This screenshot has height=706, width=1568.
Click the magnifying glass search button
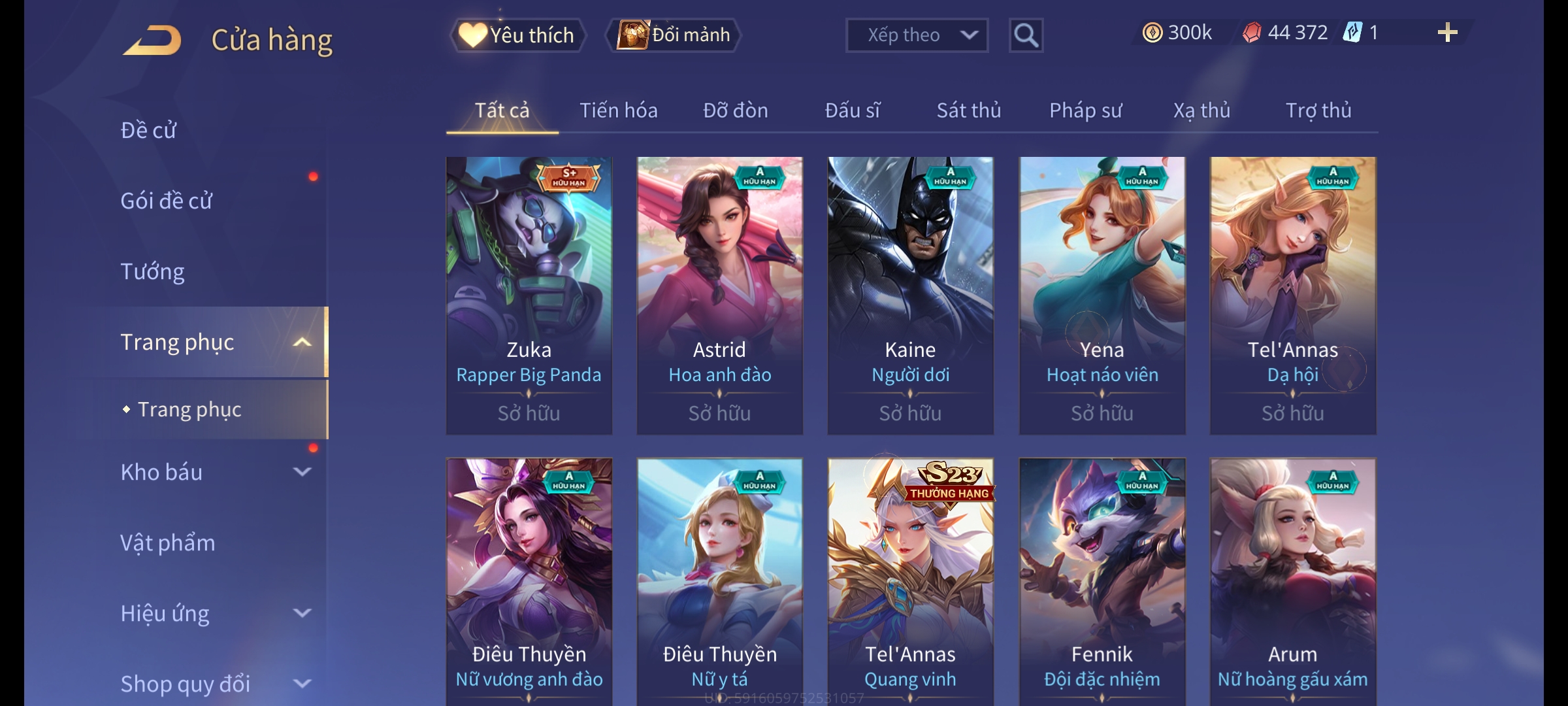click(1026, 35)
